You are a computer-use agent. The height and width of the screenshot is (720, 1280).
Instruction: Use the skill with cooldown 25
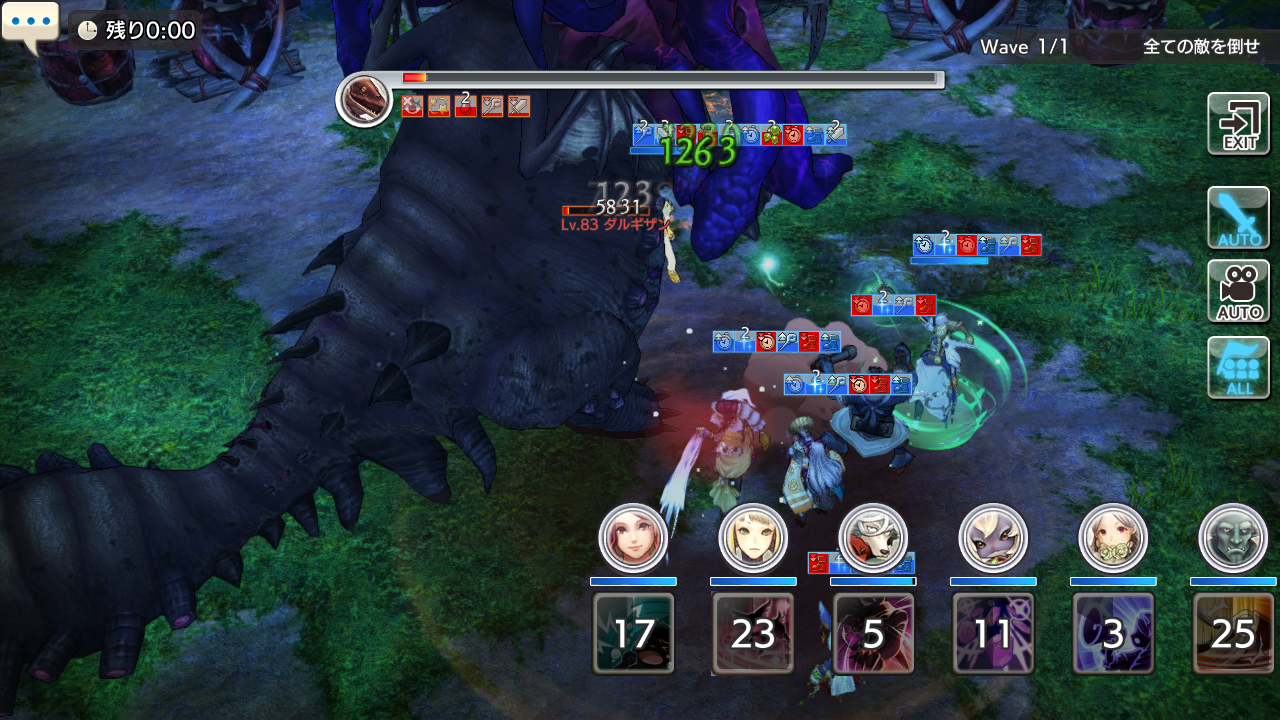point(1233,633)
